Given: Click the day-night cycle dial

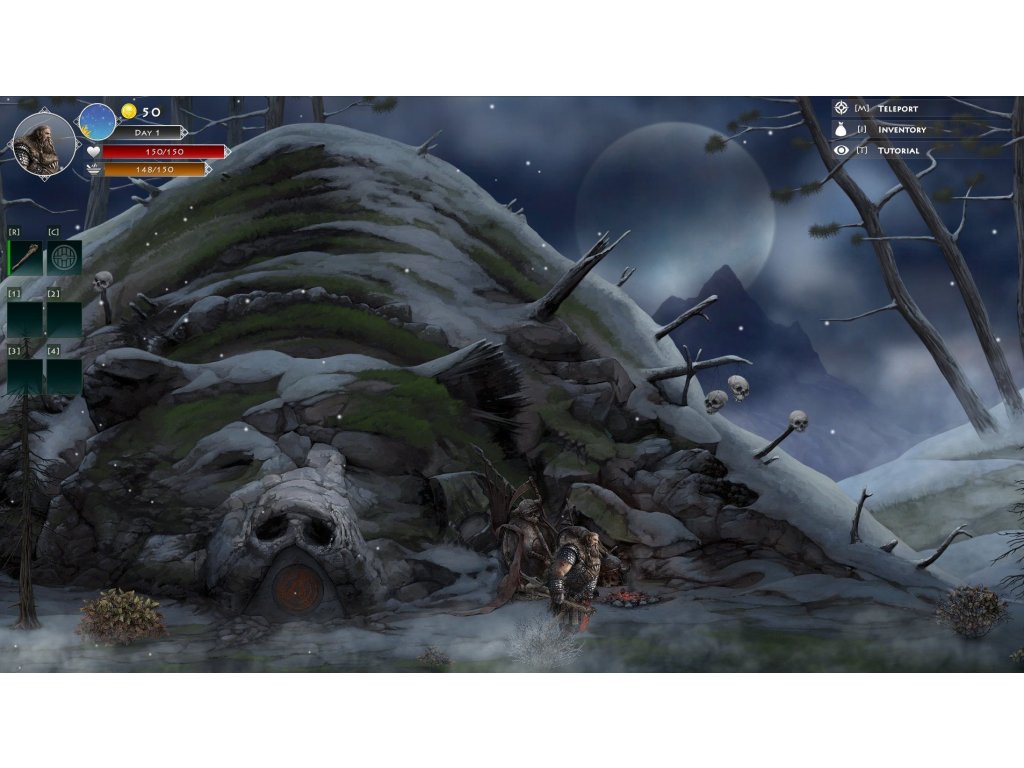Looking at the screenshot, I should (x=97, y=122).
